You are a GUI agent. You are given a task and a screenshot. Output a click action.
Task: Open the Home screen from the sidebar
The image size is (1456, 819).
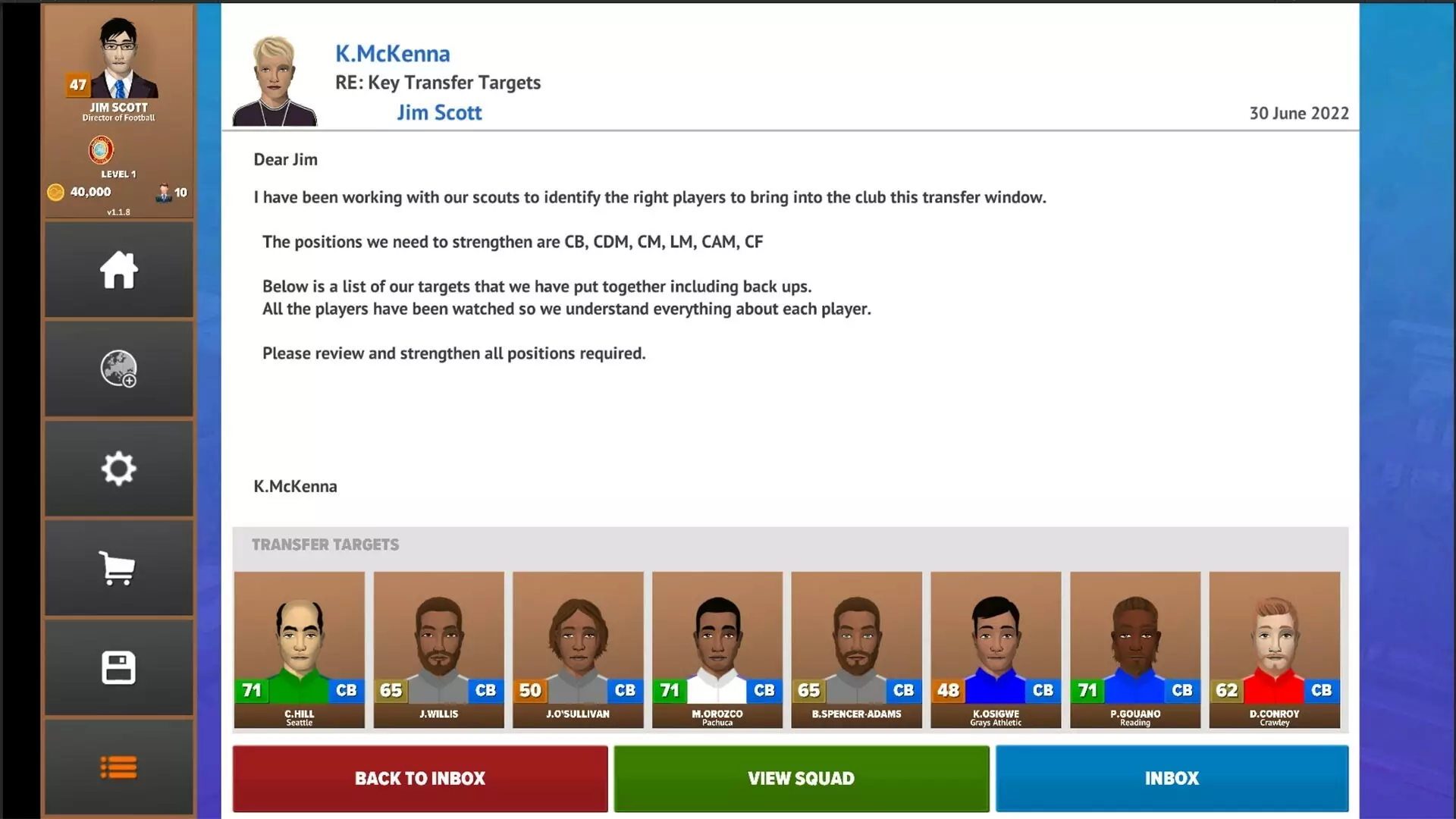[118, 270]
